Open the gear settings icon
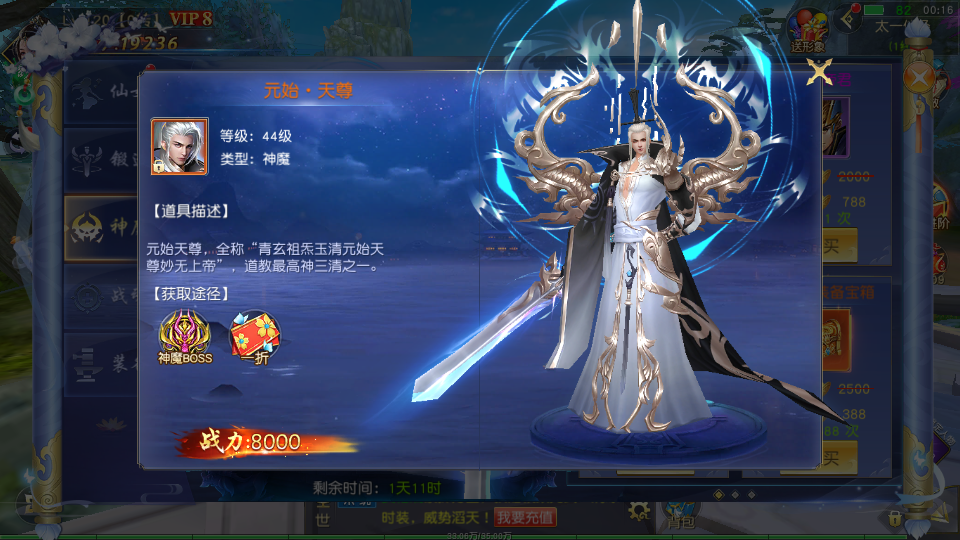 (639, 511)
